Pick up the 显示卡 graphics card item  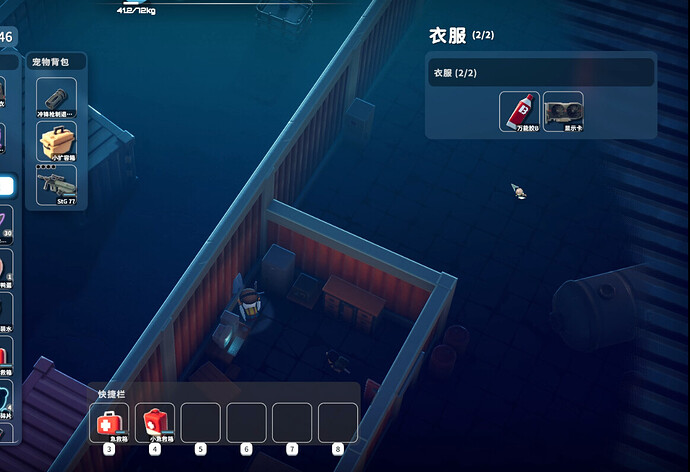pos(563,111)
